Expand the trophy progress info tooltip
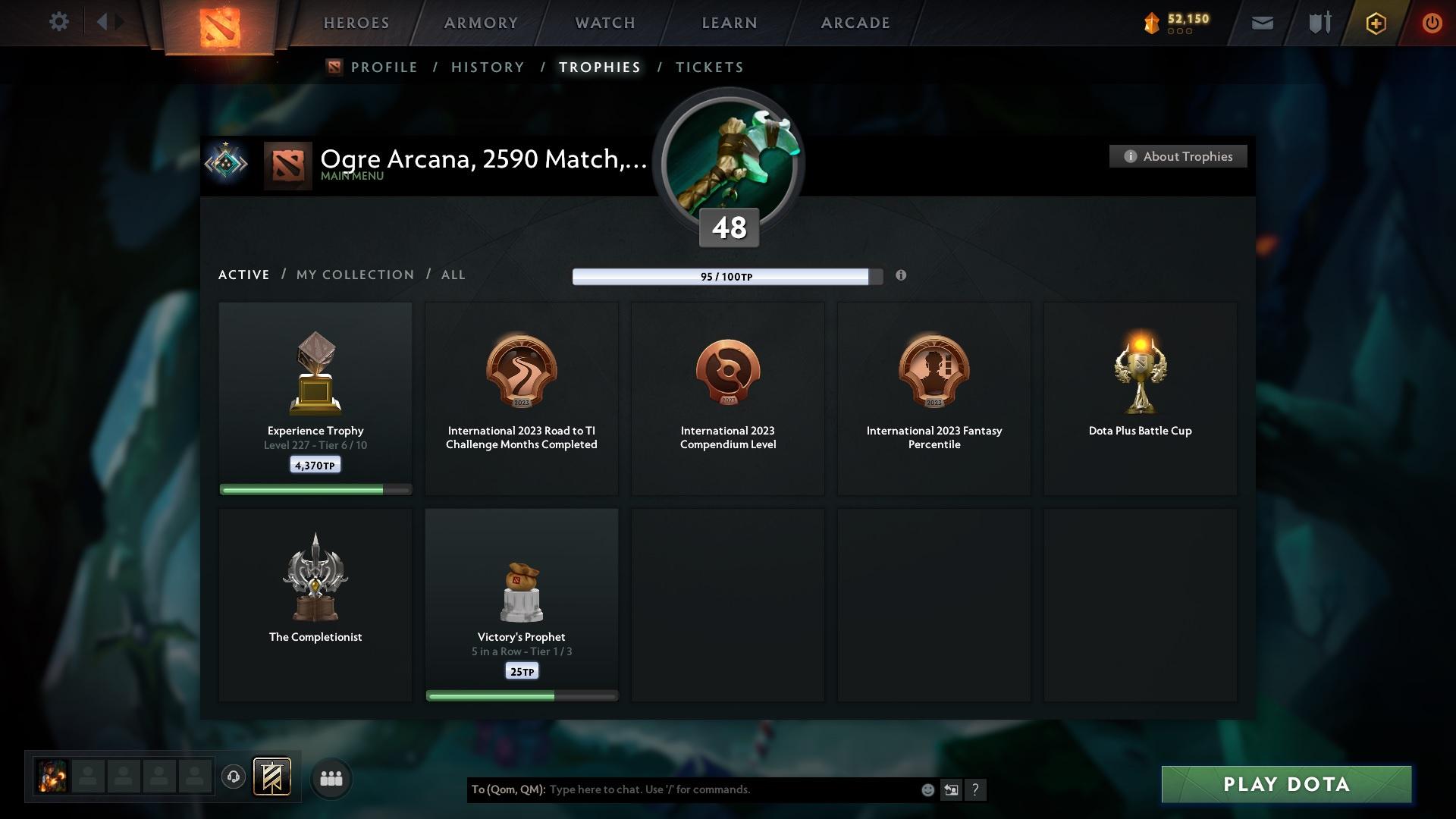 coord(902,276)
